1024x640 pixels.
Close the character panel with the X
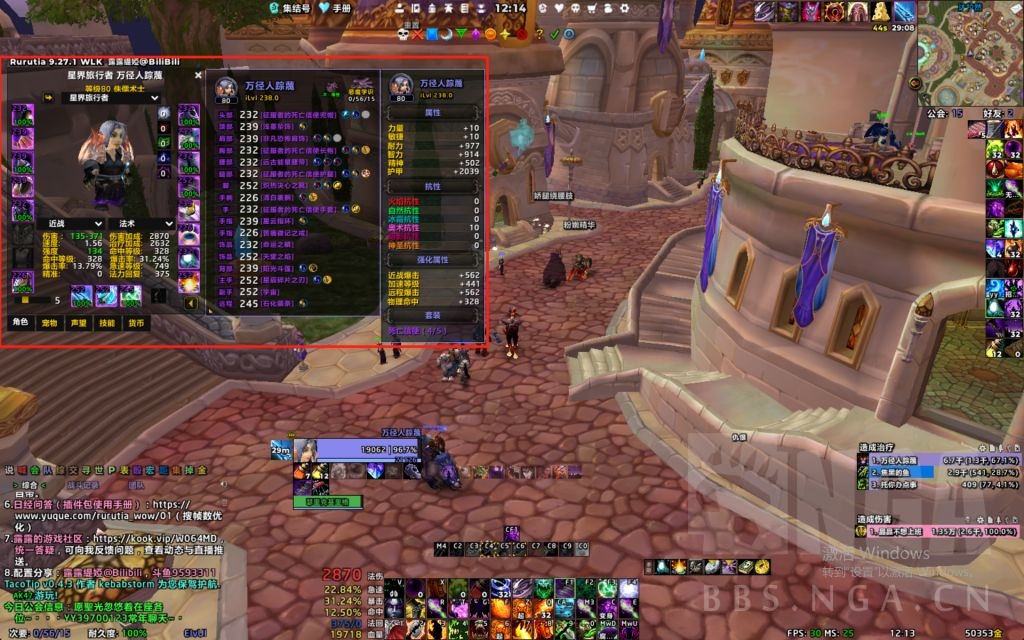click(198, 74)
